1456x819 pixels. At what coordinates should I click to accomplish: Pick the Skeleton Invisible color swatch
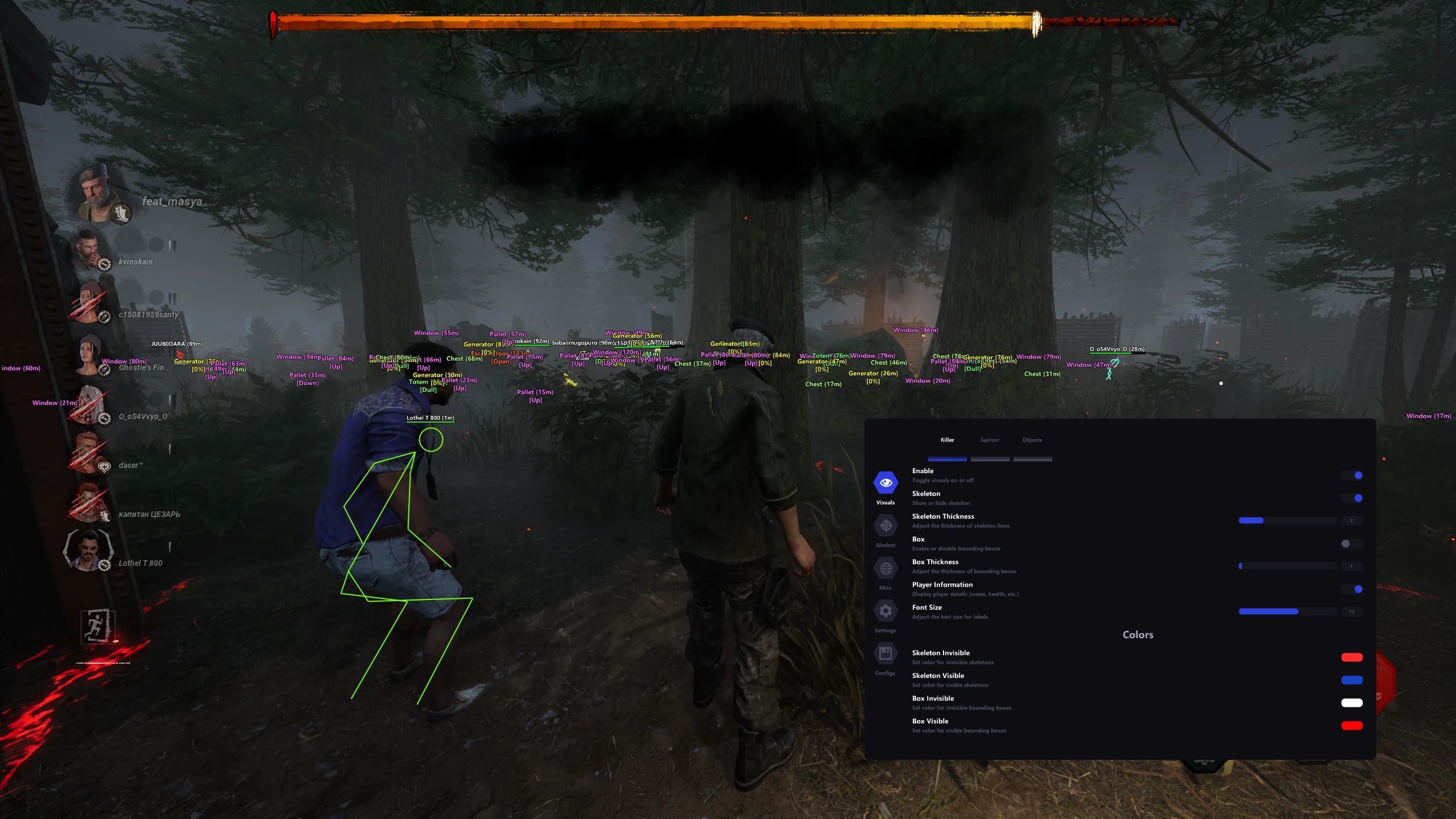click(x=1351, y=657)
